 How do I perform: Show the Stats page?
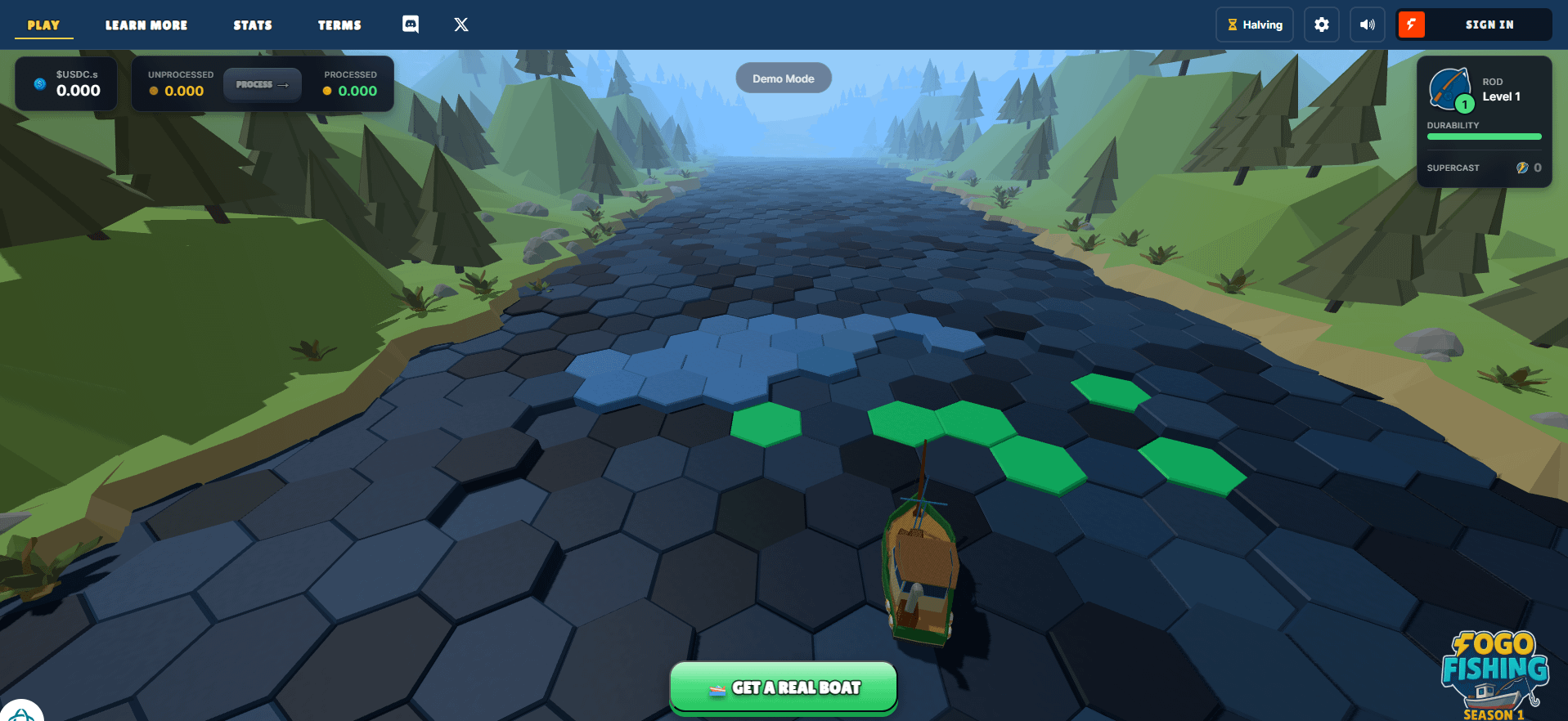tap(253, 25)
